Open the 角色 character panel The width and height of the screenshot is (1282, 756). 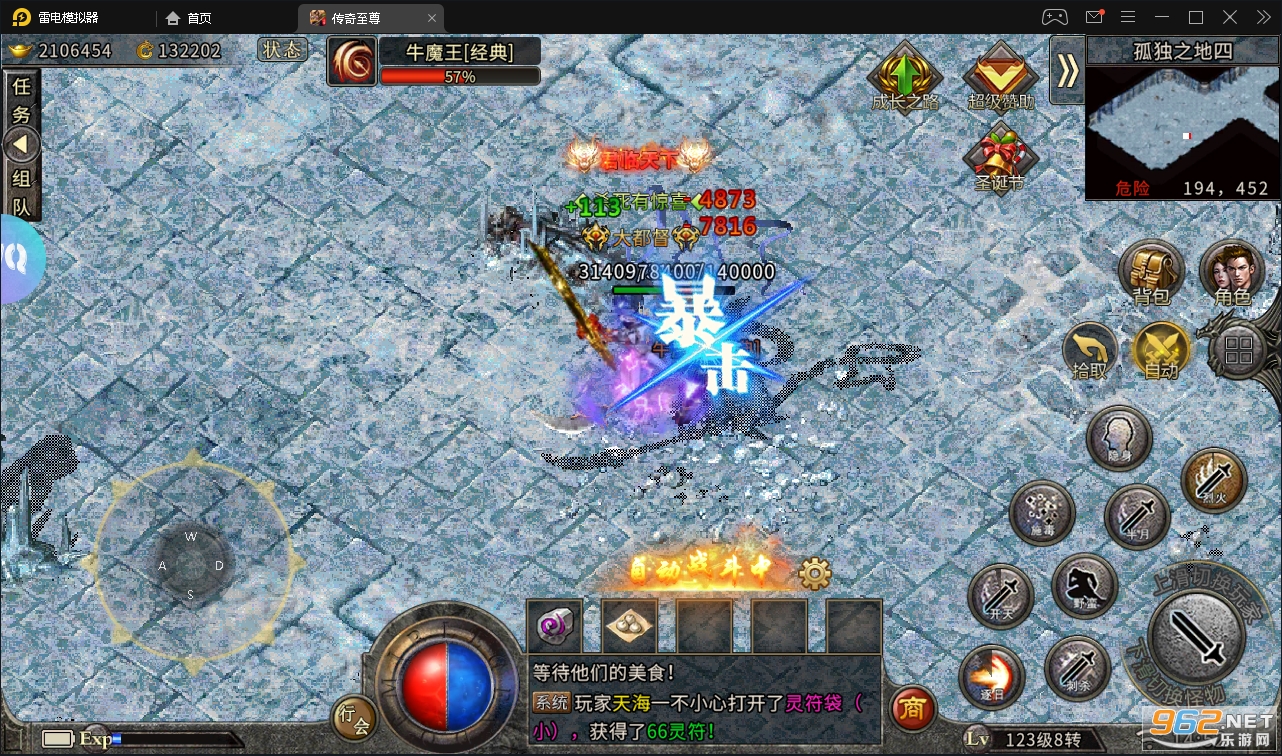click(1233, 271)
